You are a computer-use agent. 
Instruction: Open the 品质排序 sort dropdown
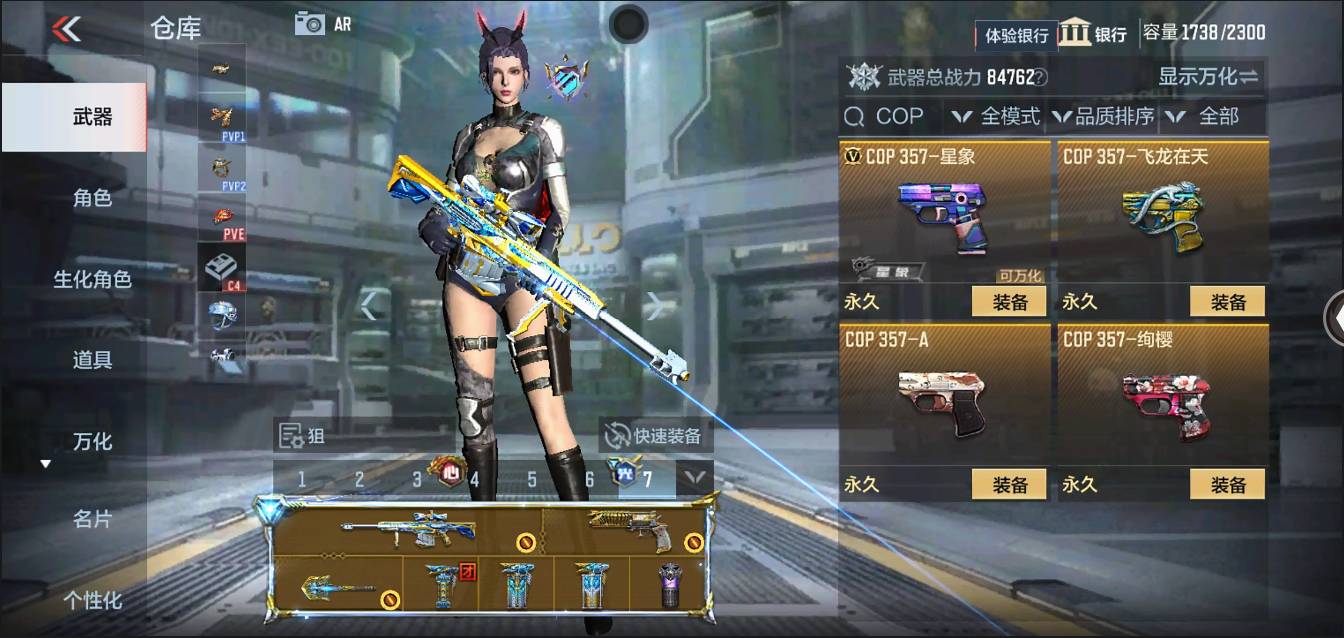pos(1103,117)
